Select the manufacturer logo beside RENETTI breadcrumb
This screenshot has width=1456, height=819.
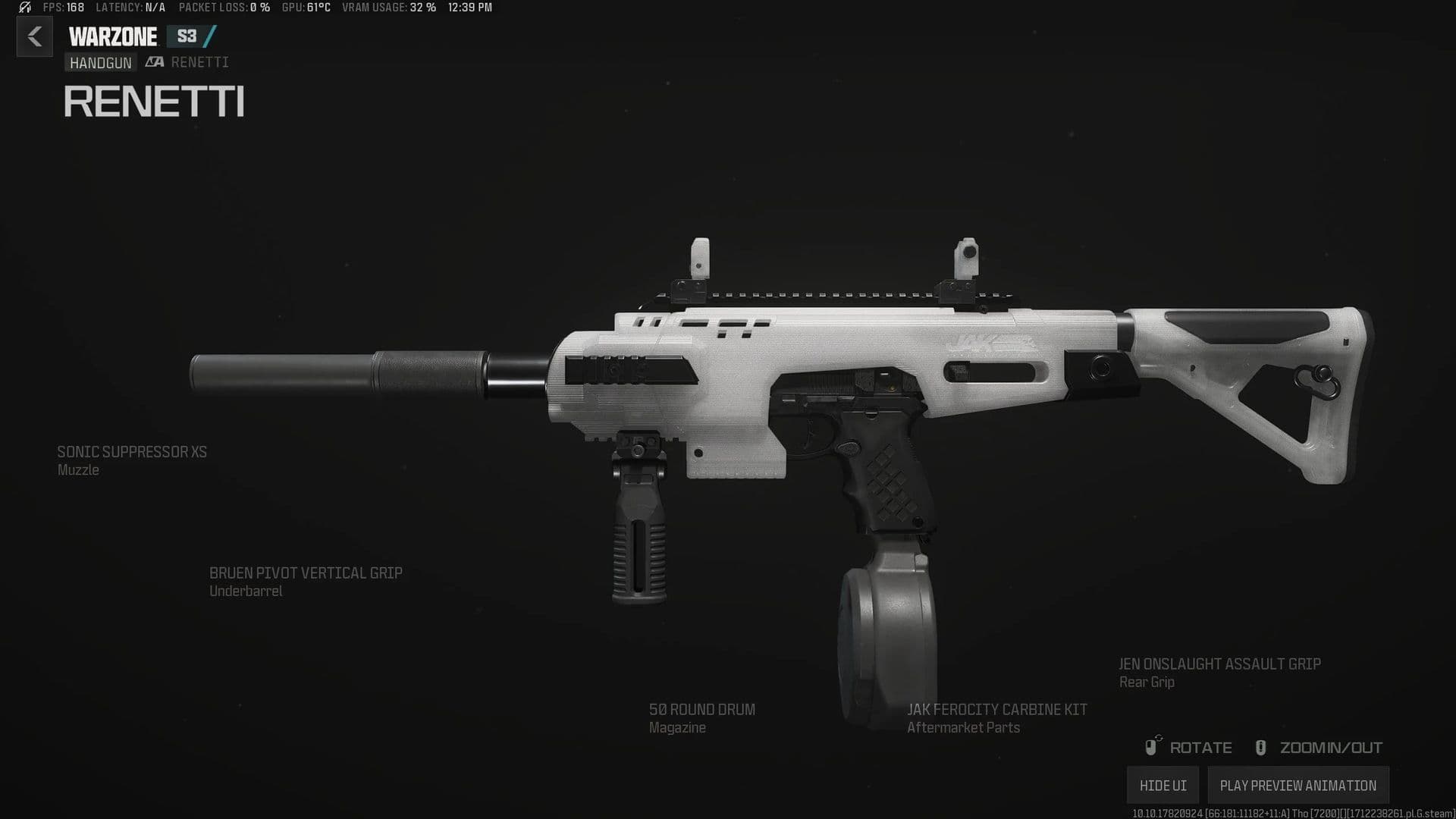pyautogui.click(x=154, y=62)
